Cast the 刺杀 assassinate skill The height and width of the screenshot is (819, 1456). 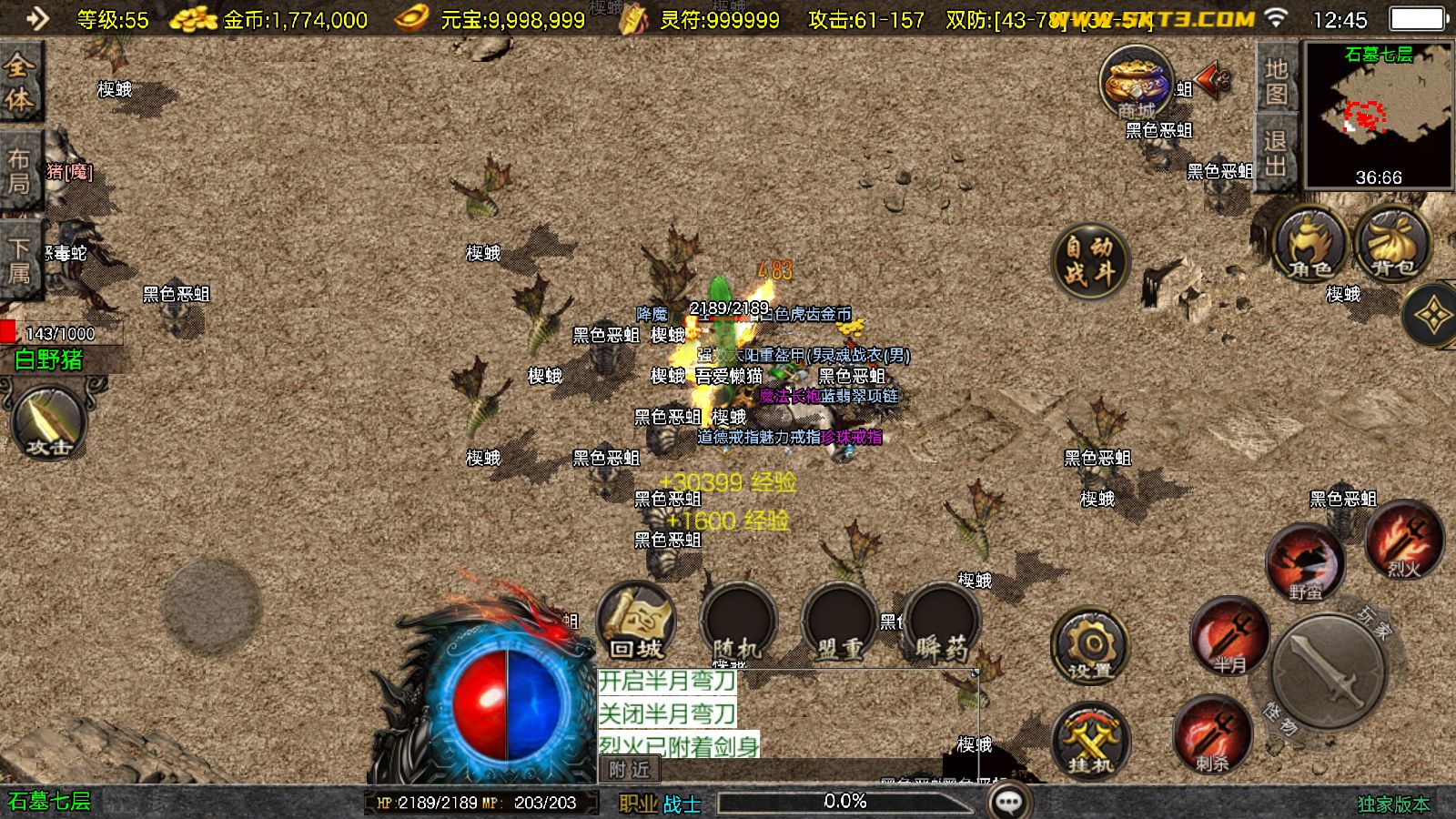coord(1212,735)
